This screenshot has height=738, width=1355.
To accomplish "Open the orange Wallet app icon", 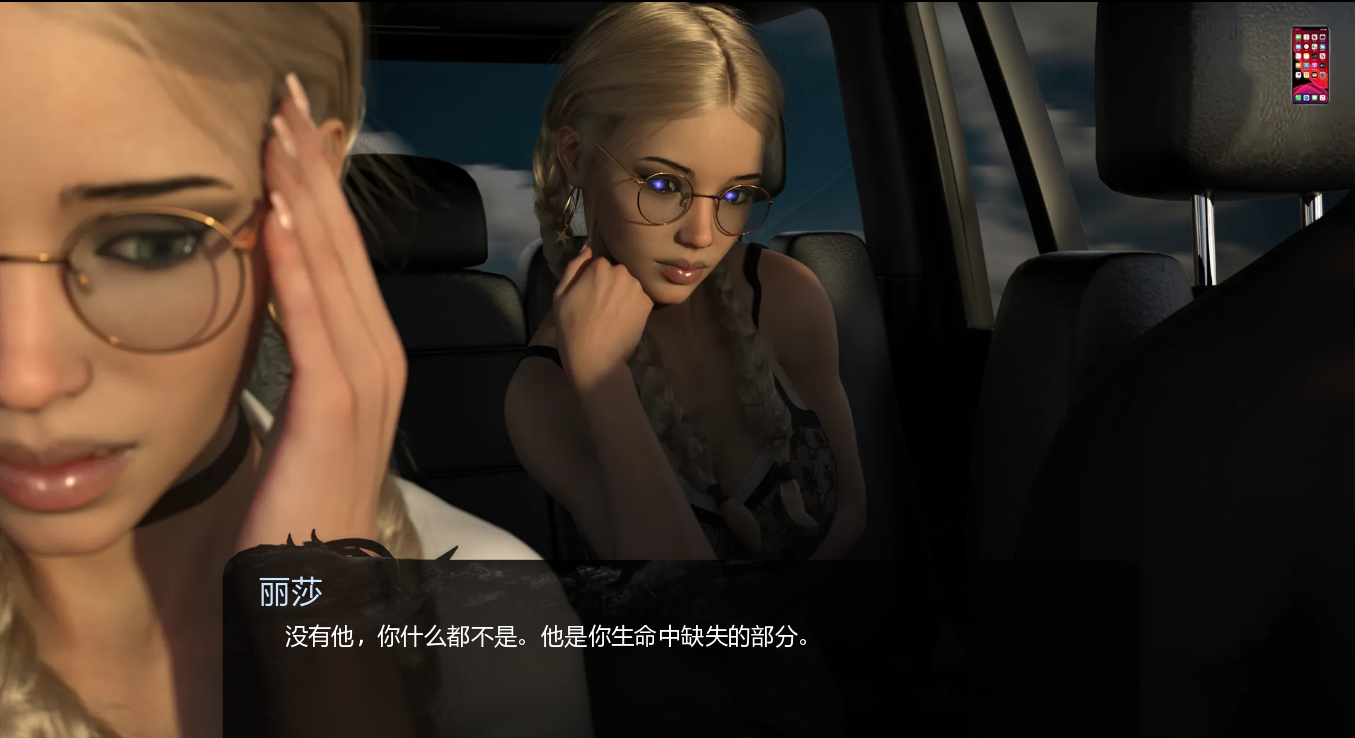I will click(1298, 65).
